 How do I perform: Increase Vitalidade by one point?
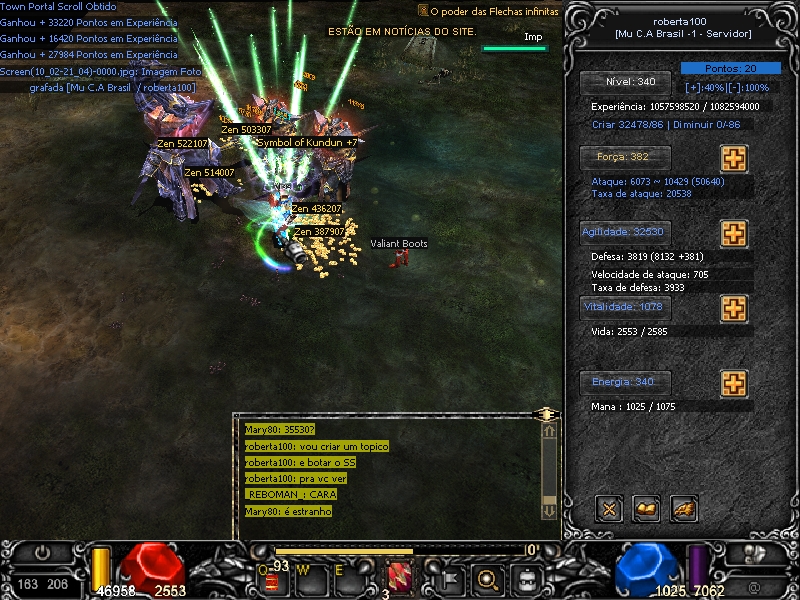tap(734, 308)
